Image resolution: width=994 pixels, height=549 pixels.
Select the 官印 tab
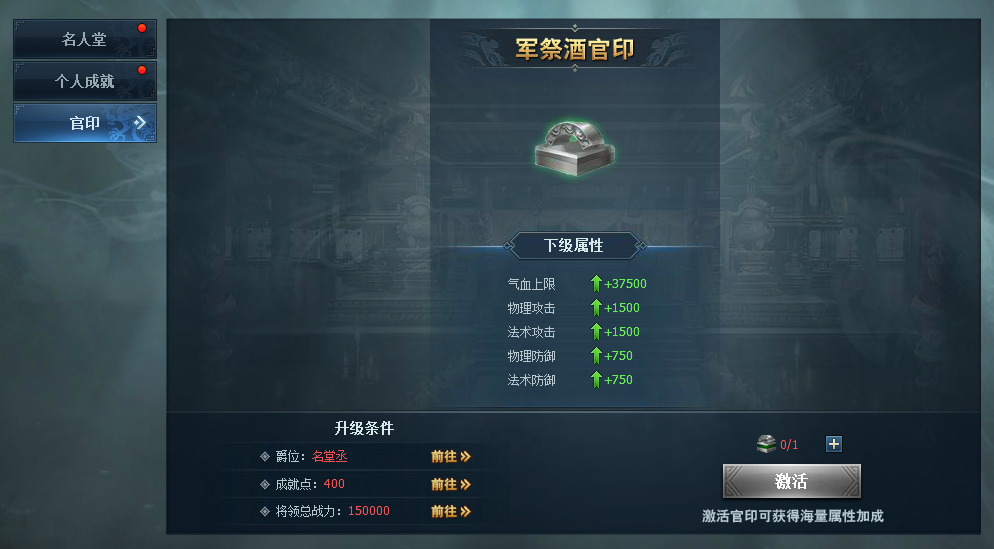pyautogui.click(x=84, y=123)
